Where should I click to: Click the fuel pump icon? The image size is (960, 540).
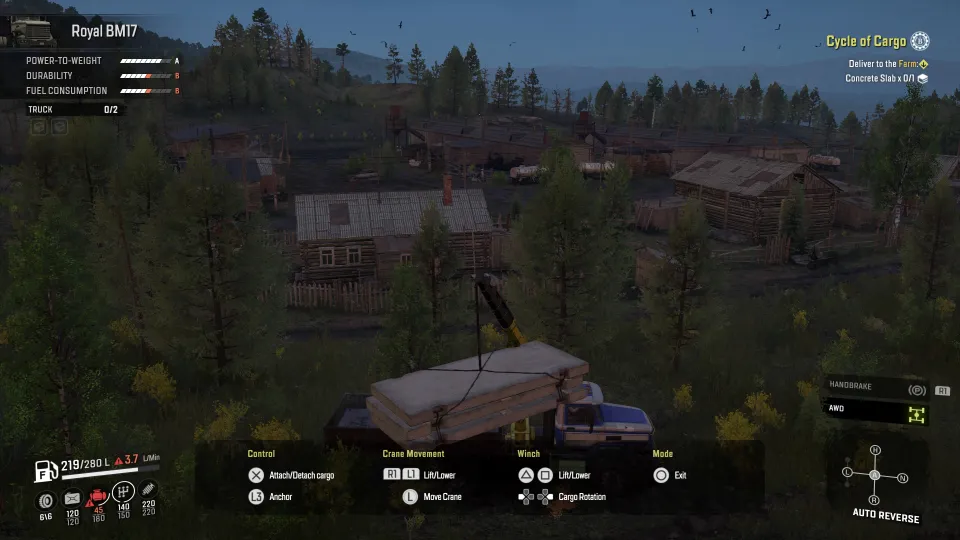tap(45, 468)
